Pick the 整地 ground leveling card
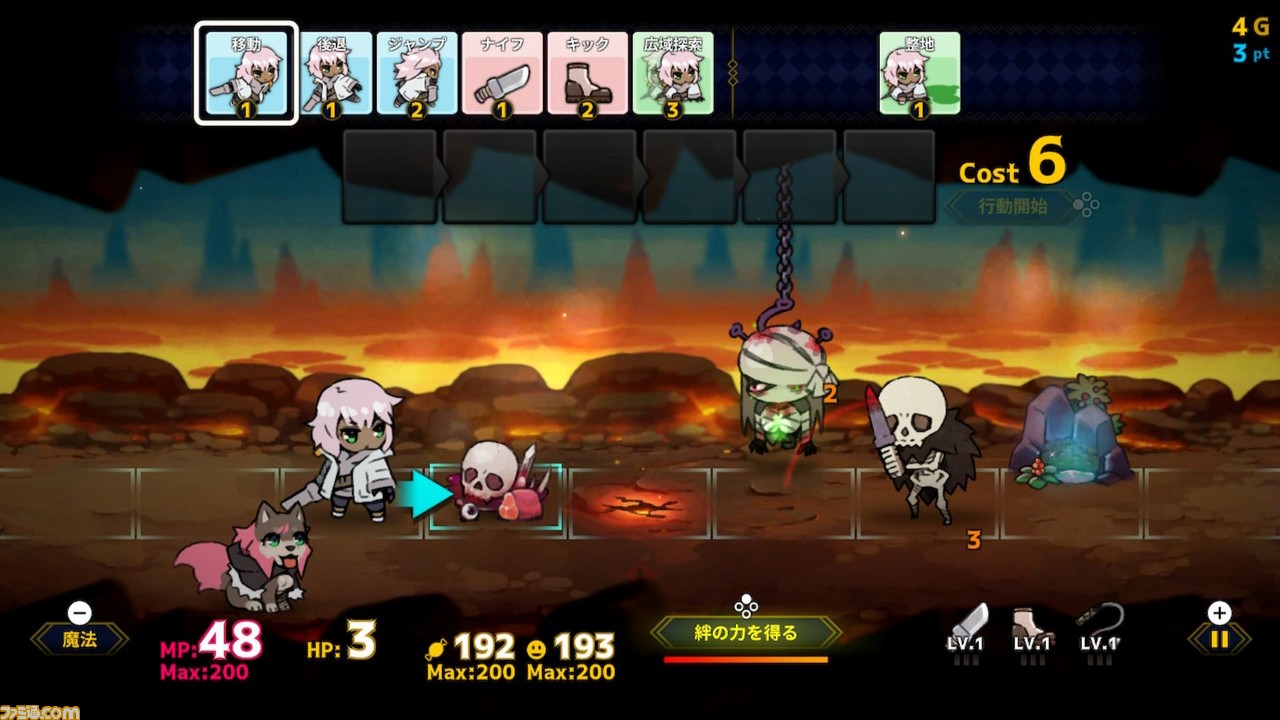Screen dimensions: 1280x720 (919, 74)
